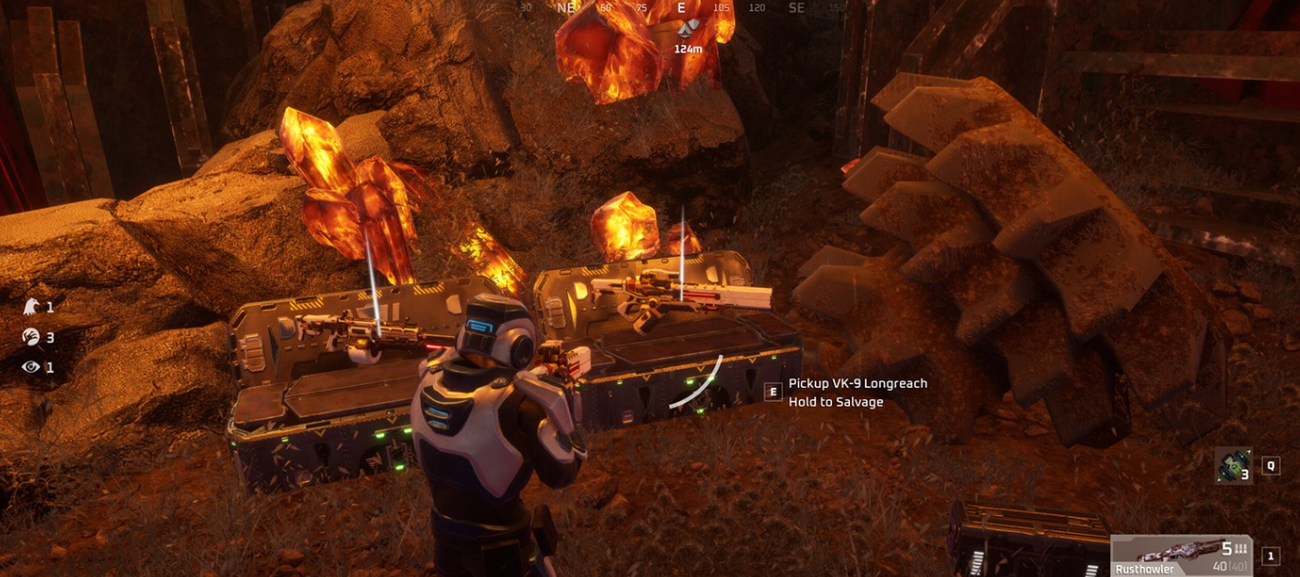Screen dimensions: 1300x577
Task: Click the eye counter icon
Action: pyautogui.click(x=31, y=367)
